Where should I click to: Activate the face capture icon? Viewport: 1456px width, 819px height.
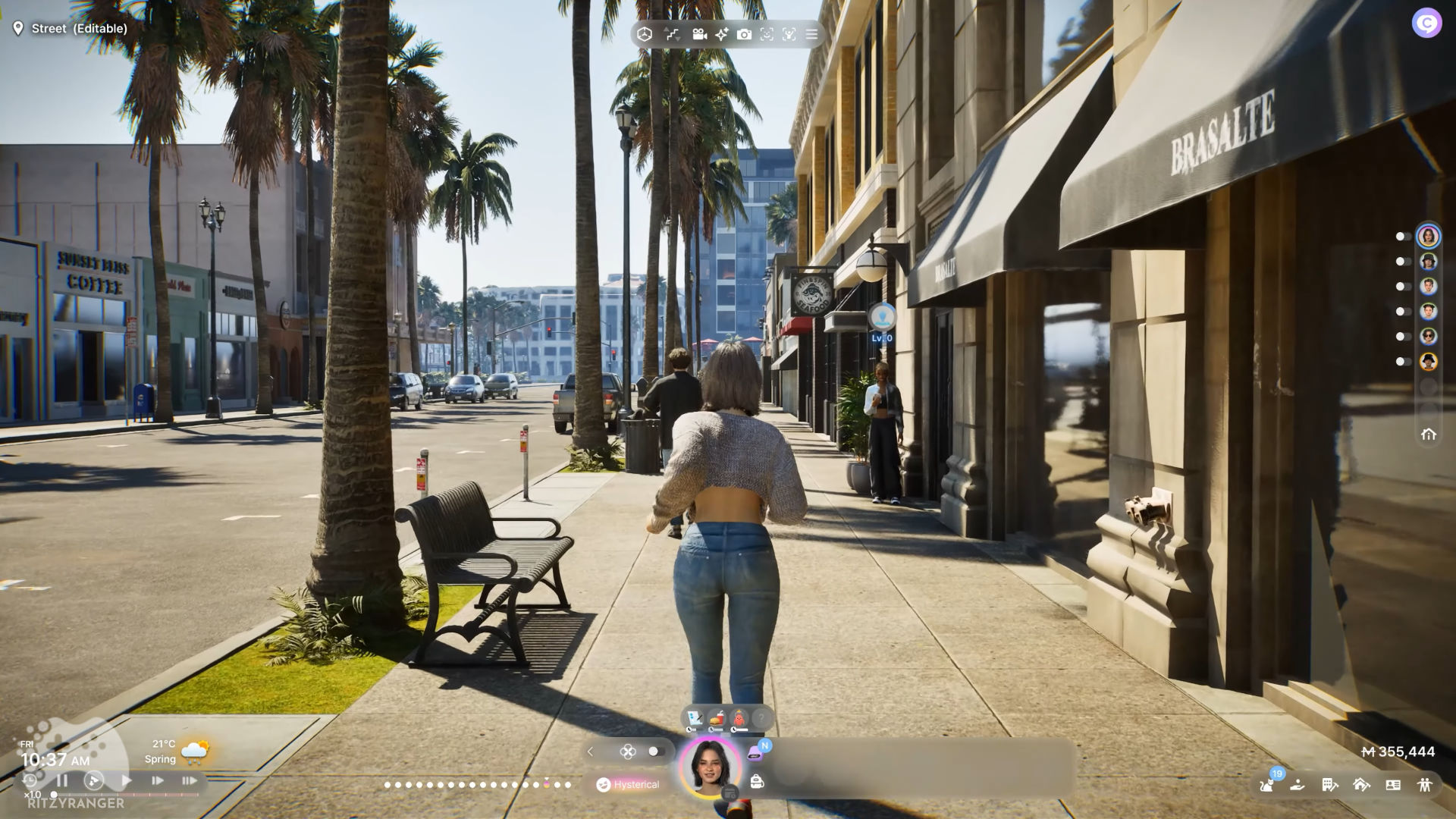click(767, 34)
